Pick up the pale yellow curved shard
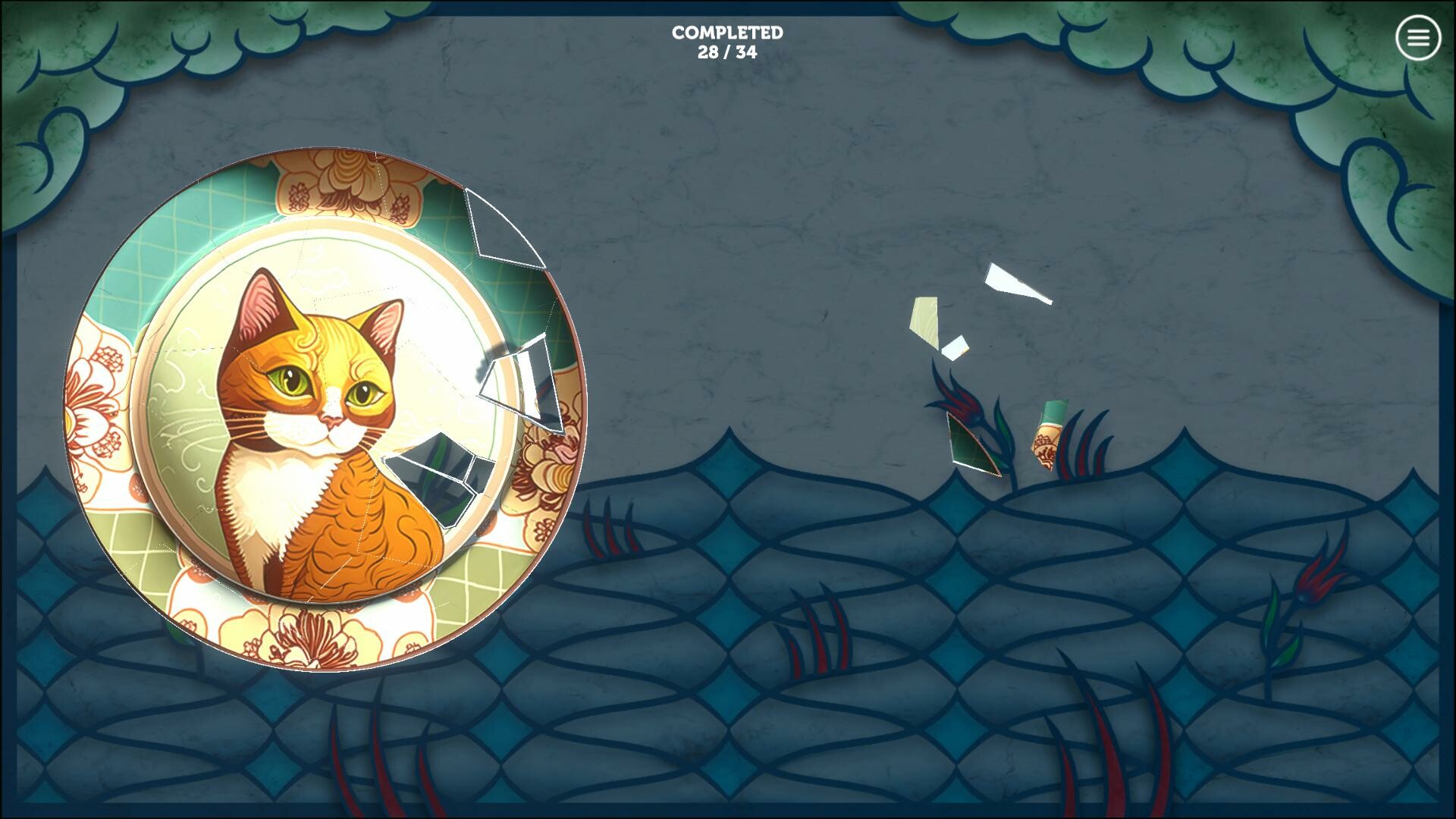Viewport: 1456px width, 819px height. click(x=924, y=318)
